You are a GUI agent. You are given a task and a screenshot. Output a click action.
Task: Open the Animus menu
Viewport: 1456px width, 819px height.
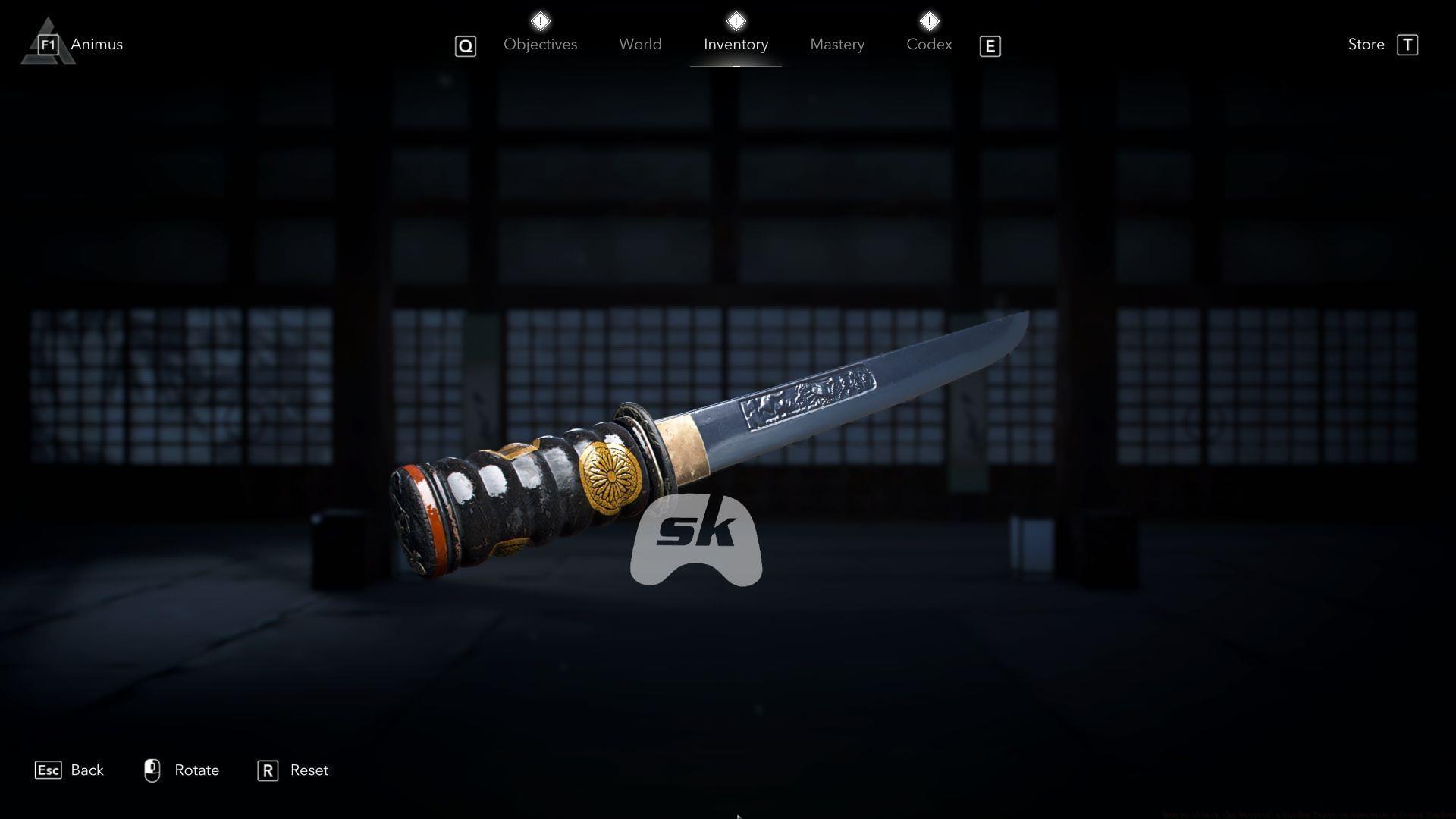(96, 44)
